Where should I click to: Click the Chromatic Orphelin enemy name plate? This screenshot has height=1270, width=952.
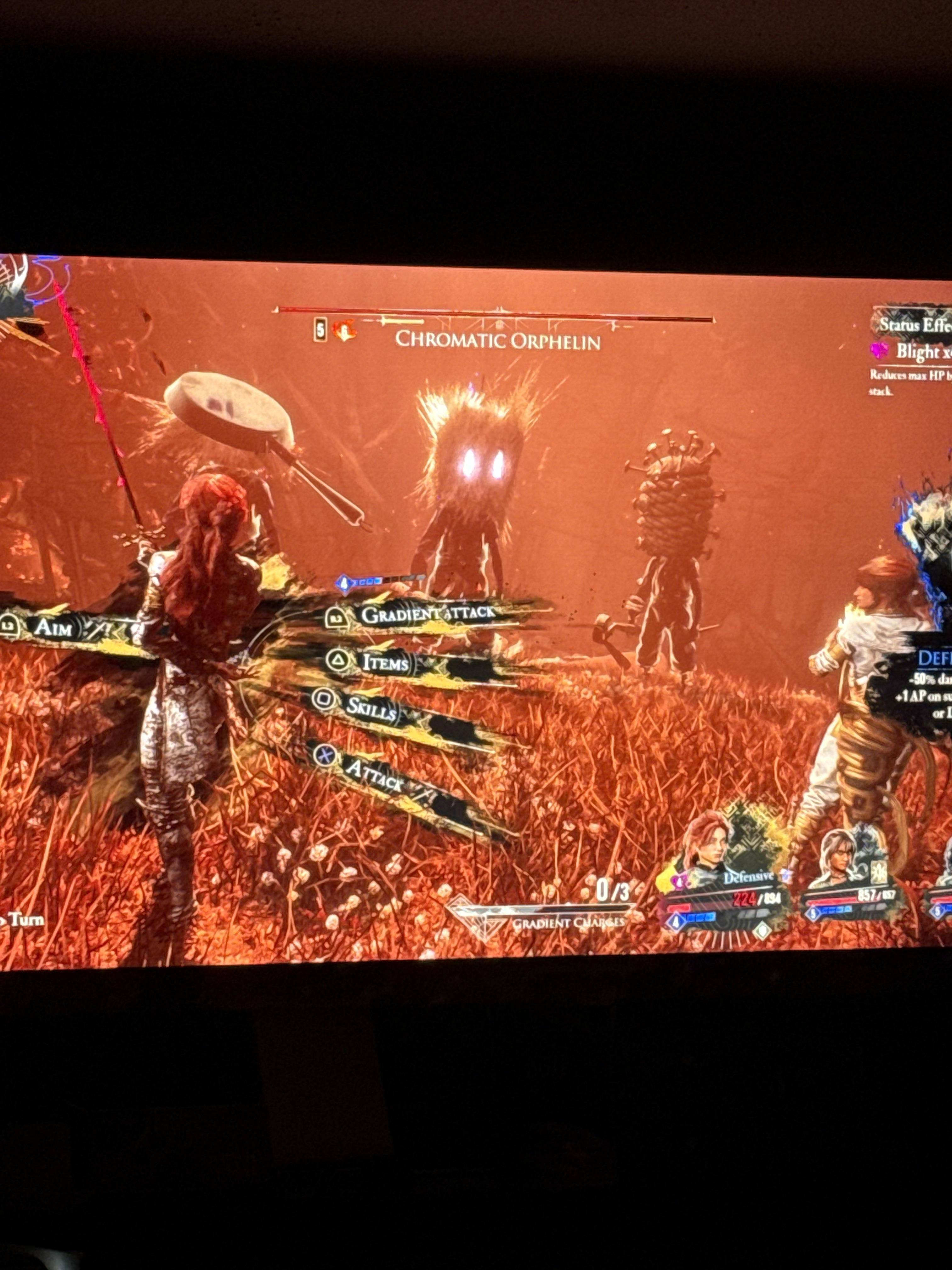tap(497, 340)
